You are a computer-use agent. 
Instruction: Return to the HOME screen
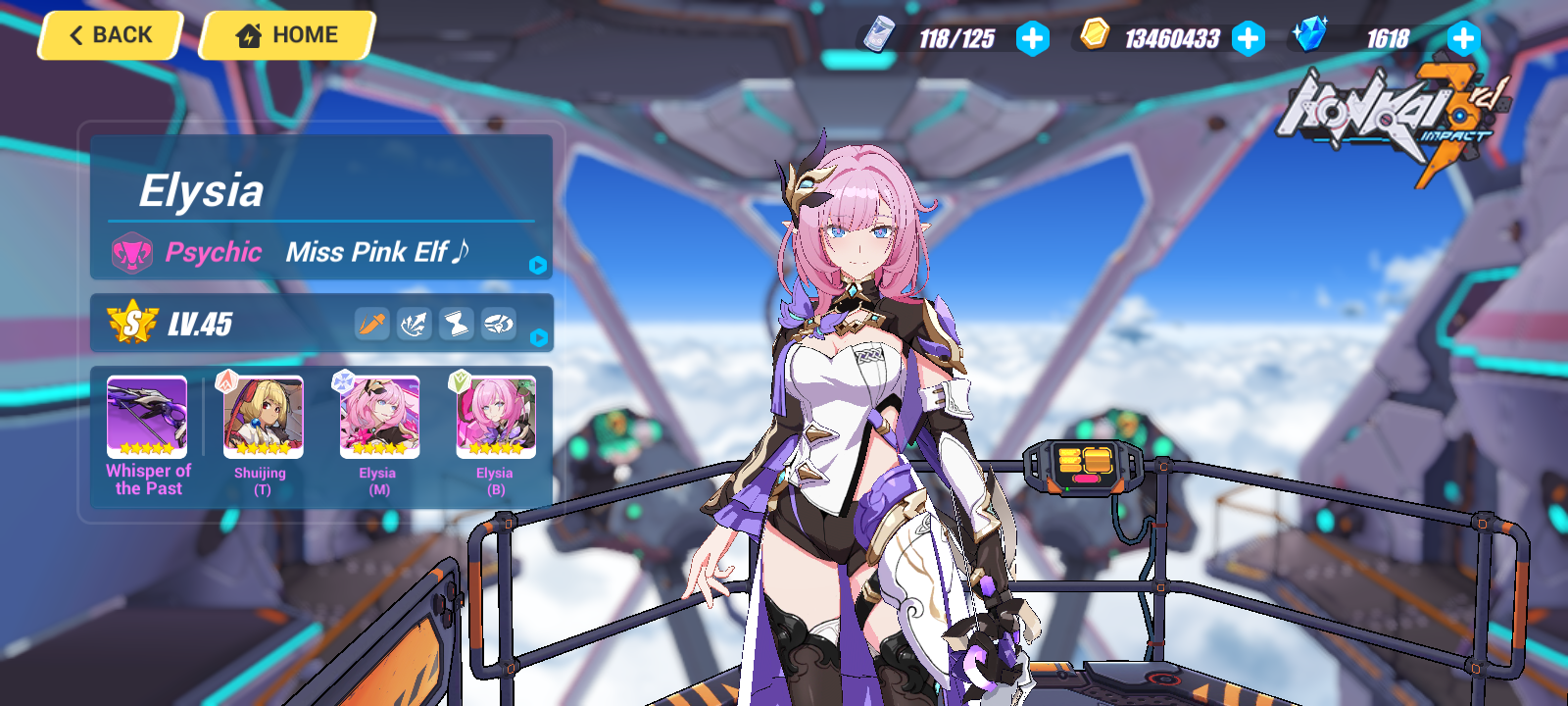click(x=287, y=35)
